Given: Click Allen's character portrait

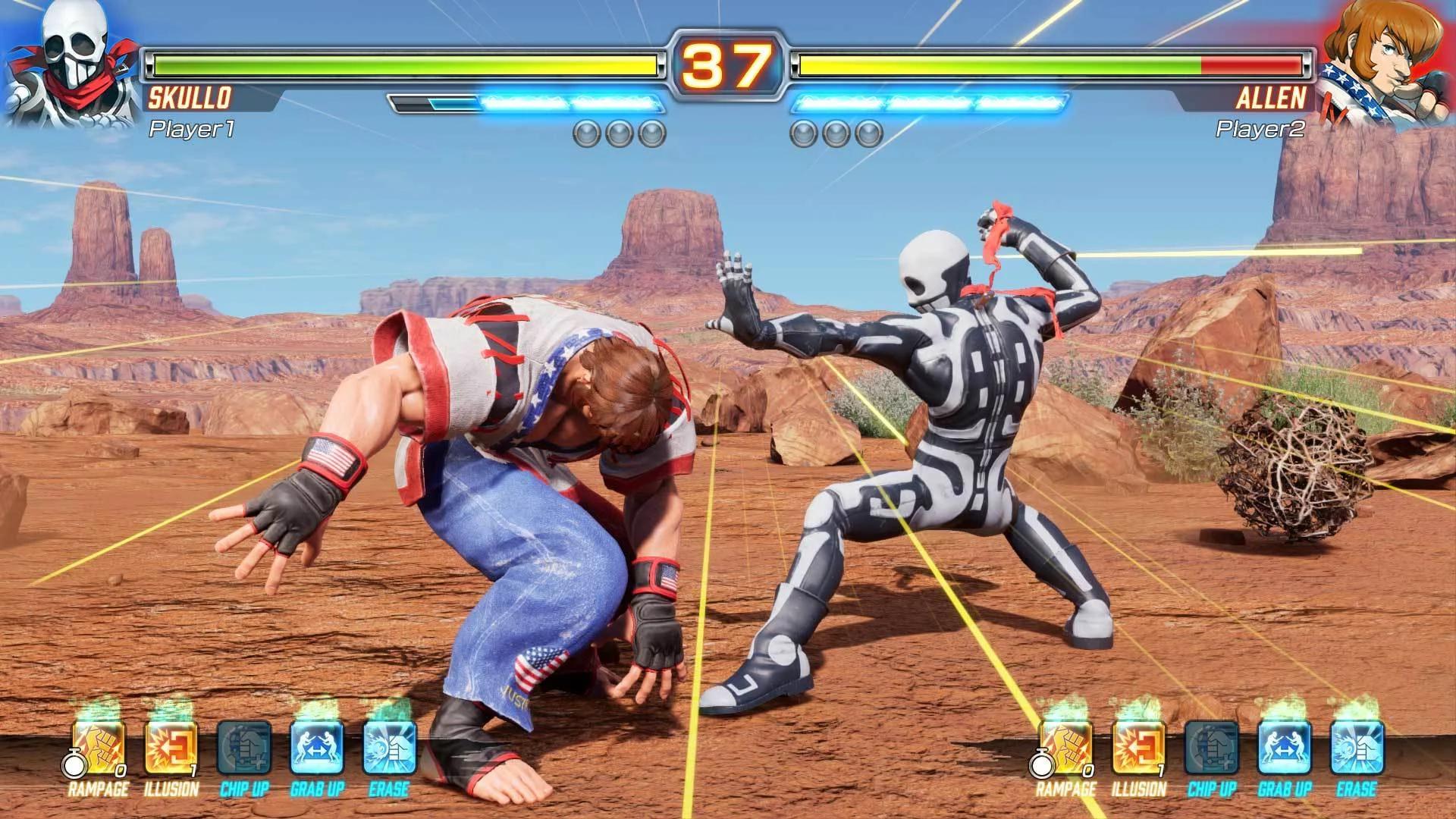Looking at the screenshot, I should click(1395, 64).
